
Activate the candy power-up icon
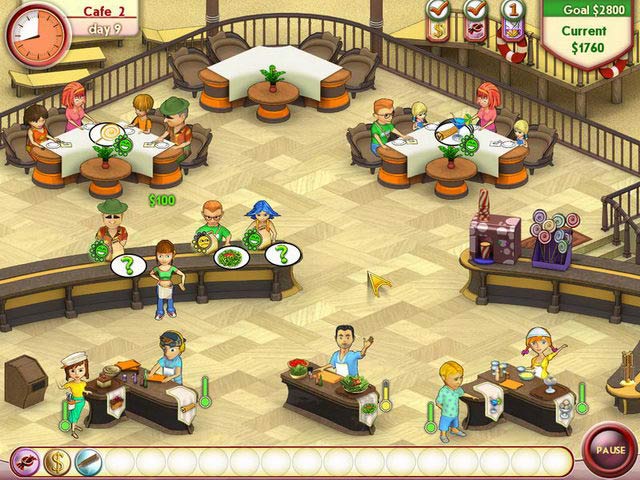(25, 461)
